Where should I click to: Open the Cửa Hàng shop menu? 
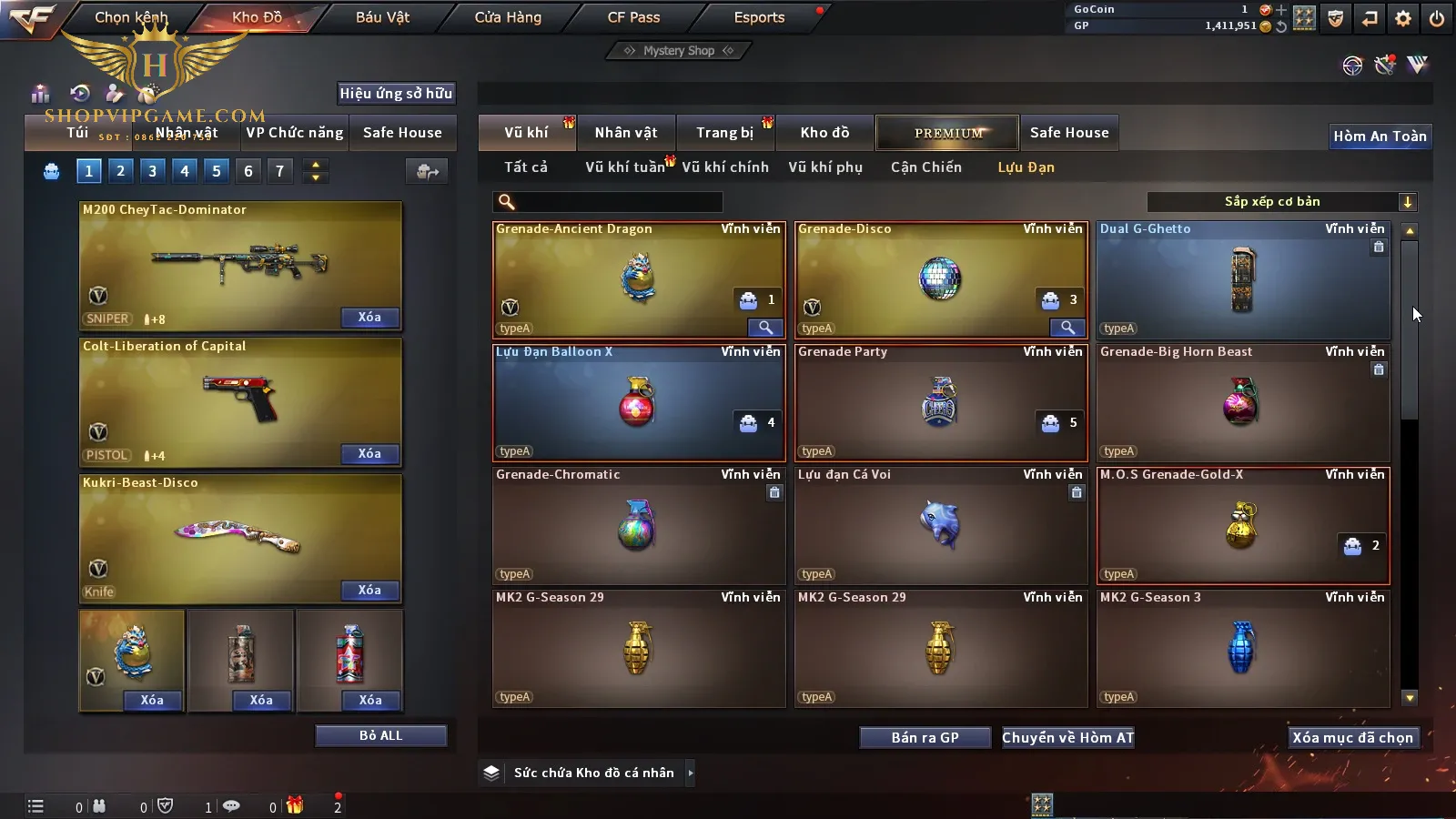tap(508, 17)
